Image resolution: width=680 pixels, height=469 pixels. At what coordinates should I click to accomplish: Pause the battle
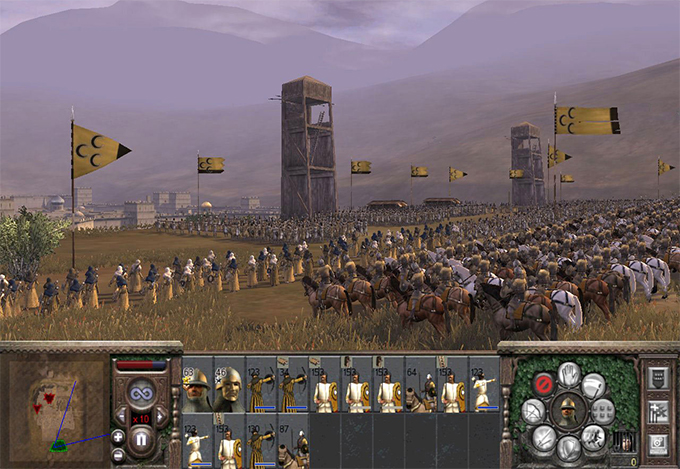click(x=141, y=438)
